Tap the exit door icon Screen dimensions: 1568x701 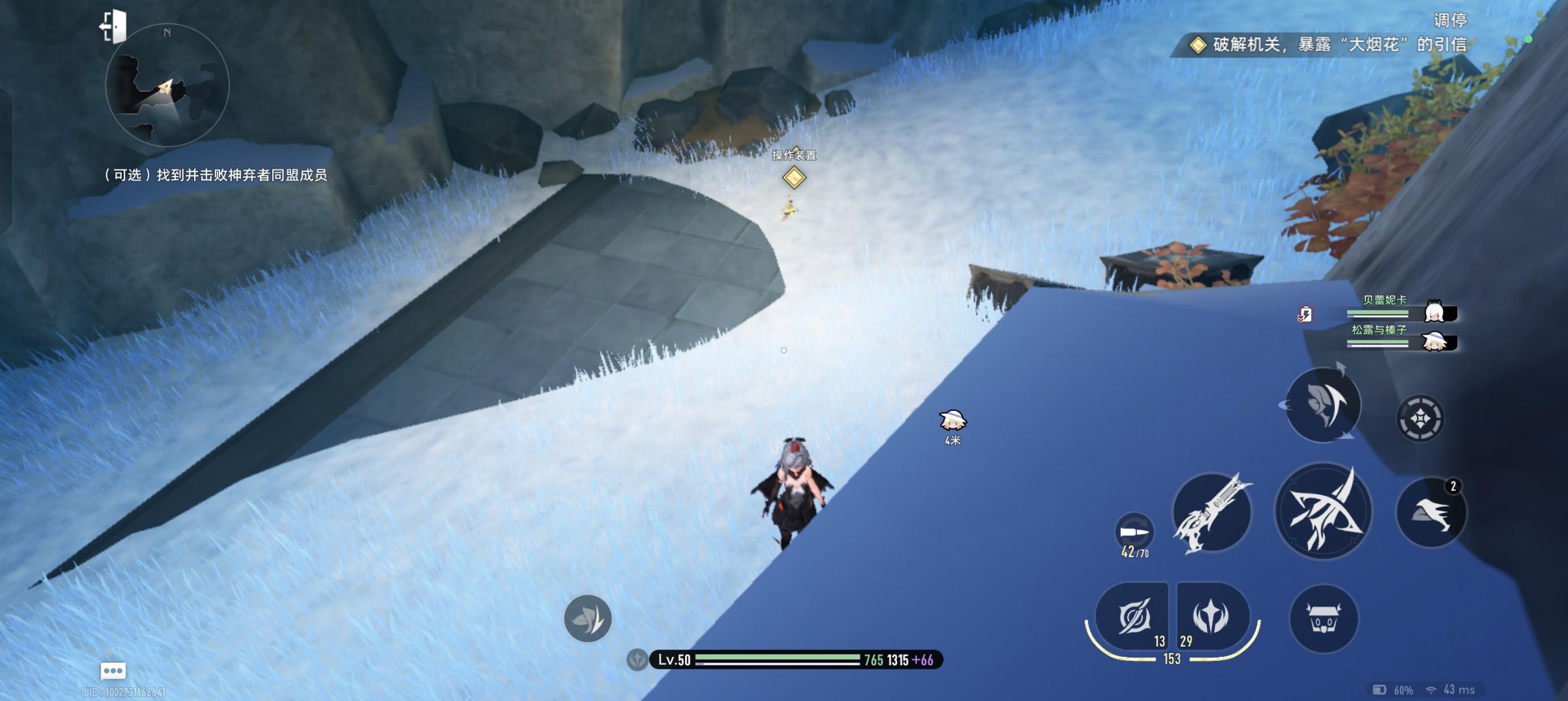(x=113, y=27)
